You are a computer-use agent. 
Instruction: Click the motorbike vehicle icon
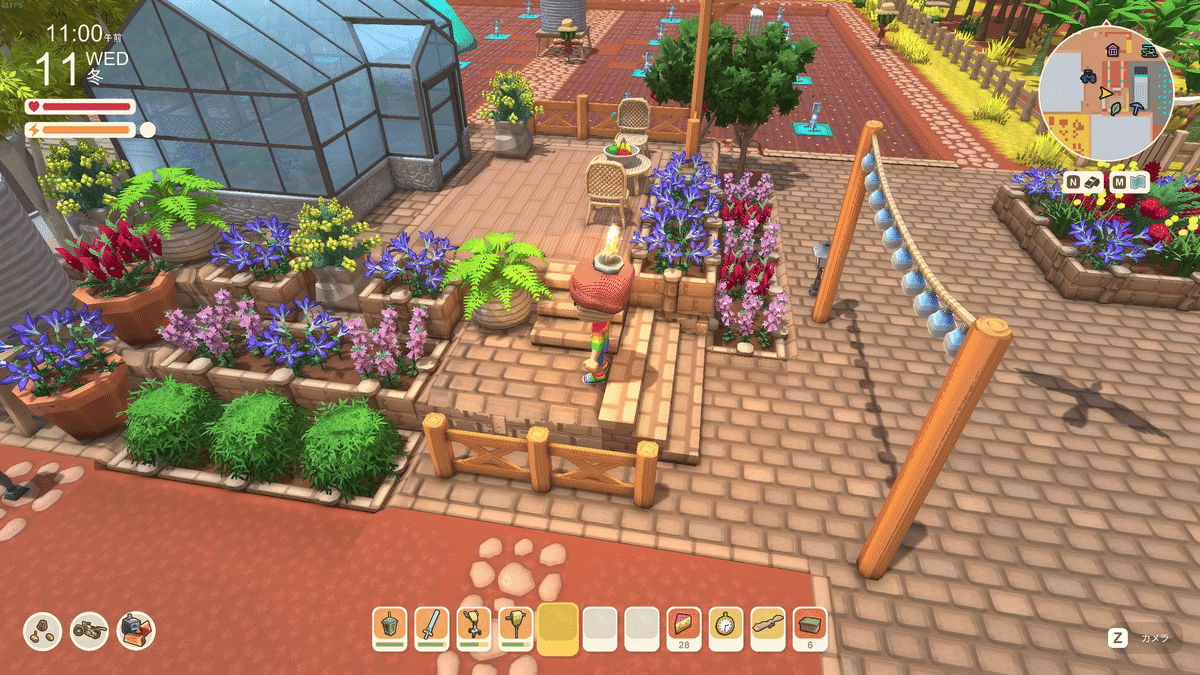click(x=90, y=630)
